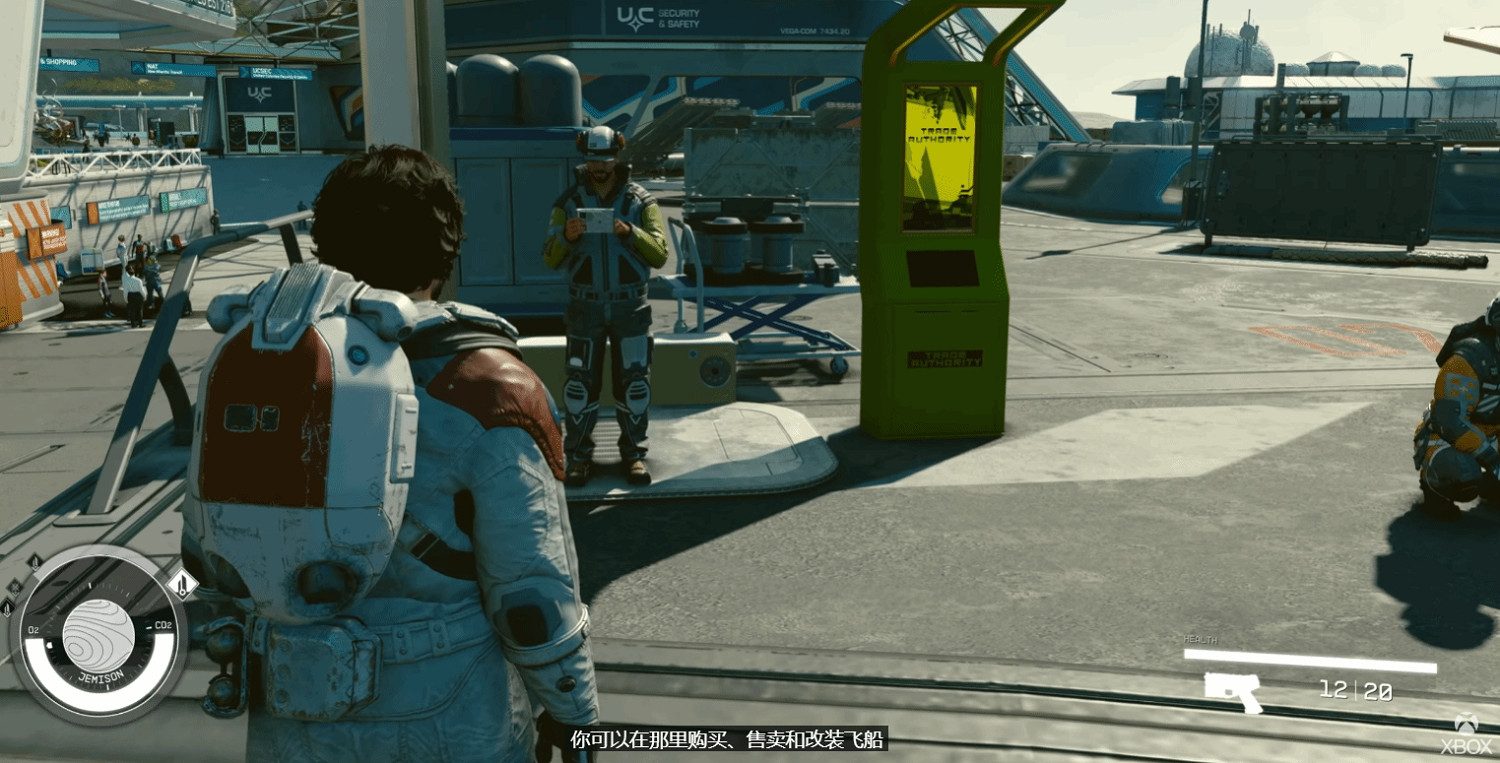Viewport: 1500px width, 763px height.
Task: Click the compass heading marker at the top
Action: pos(91,586)
